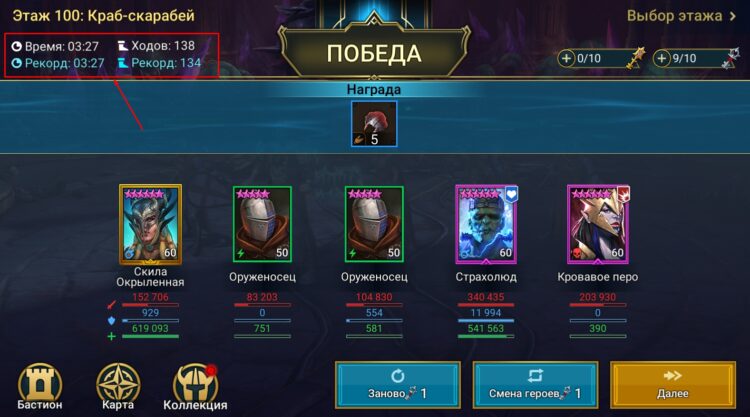This screenshot has width=750, height=417.
Task: Replay the battle with "Заново"
Action: [x=397, y=386]
